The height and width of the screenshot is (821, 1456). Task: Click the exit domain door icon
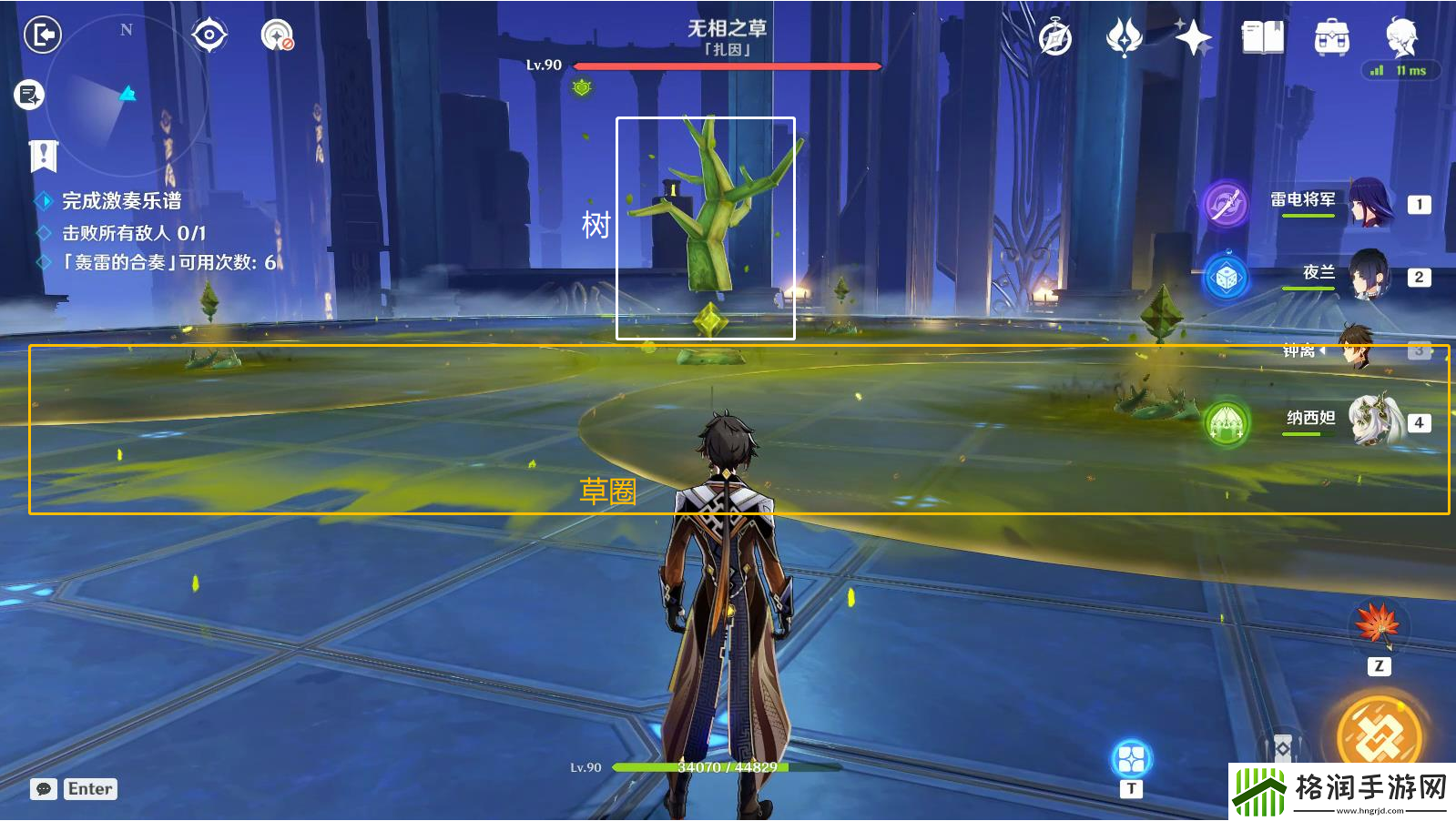pos(42,35)
